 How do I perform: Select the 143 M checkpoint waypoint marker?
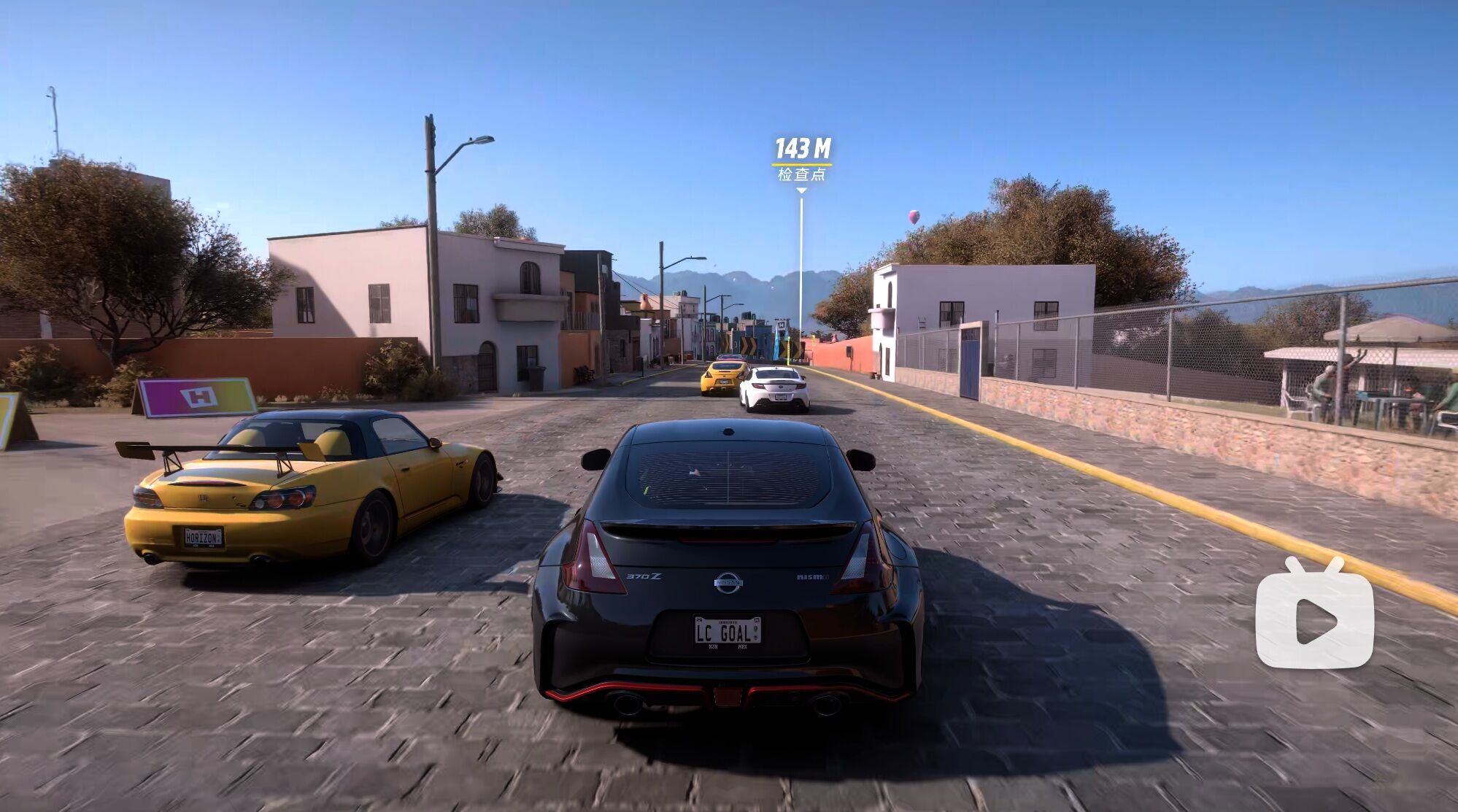[x=801, y=159]
